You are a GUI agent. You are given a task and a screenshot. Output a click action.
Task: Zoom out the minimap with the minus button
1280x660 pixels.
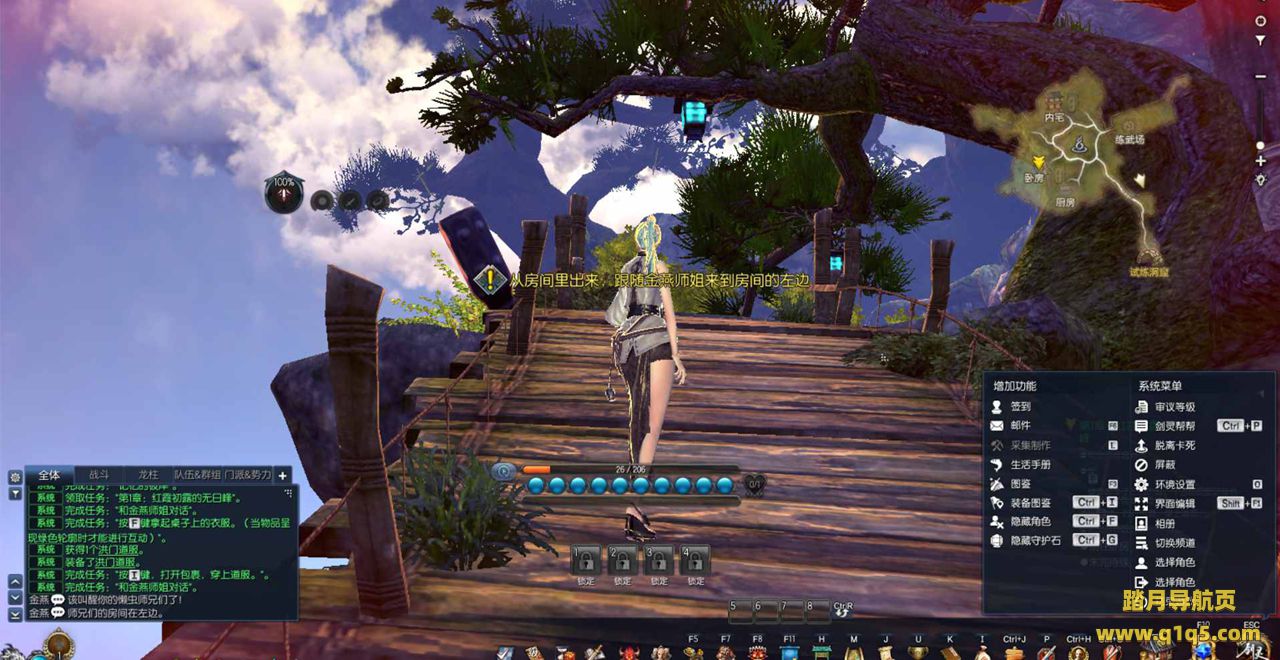(1261, 76)
